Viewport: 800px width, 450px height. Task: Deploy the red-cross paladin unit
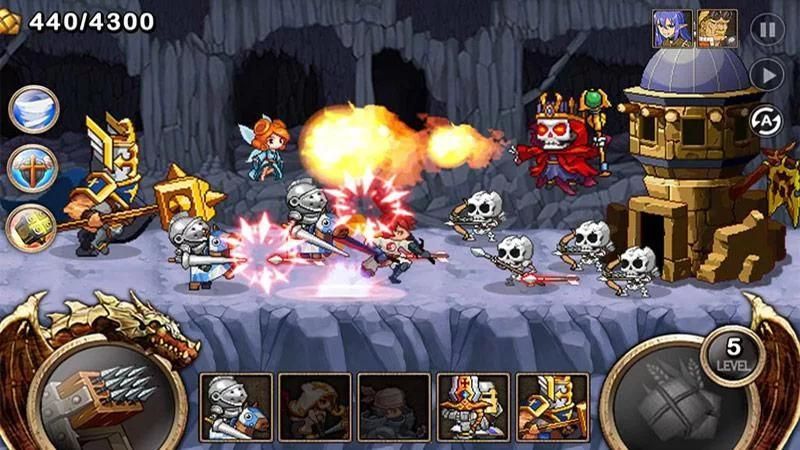click(x=473, y=407)
